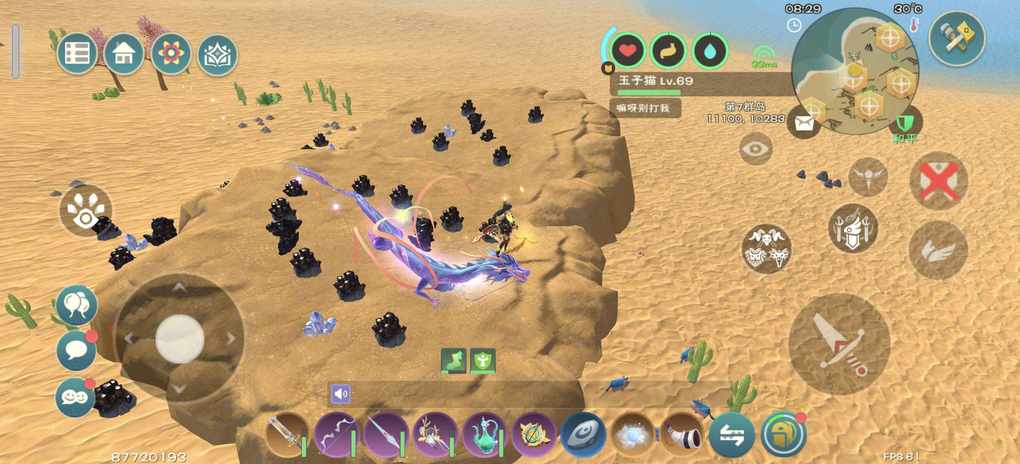Tap the paw print pet button
The height and width of the screenshot is (464, 1020).
85,209
